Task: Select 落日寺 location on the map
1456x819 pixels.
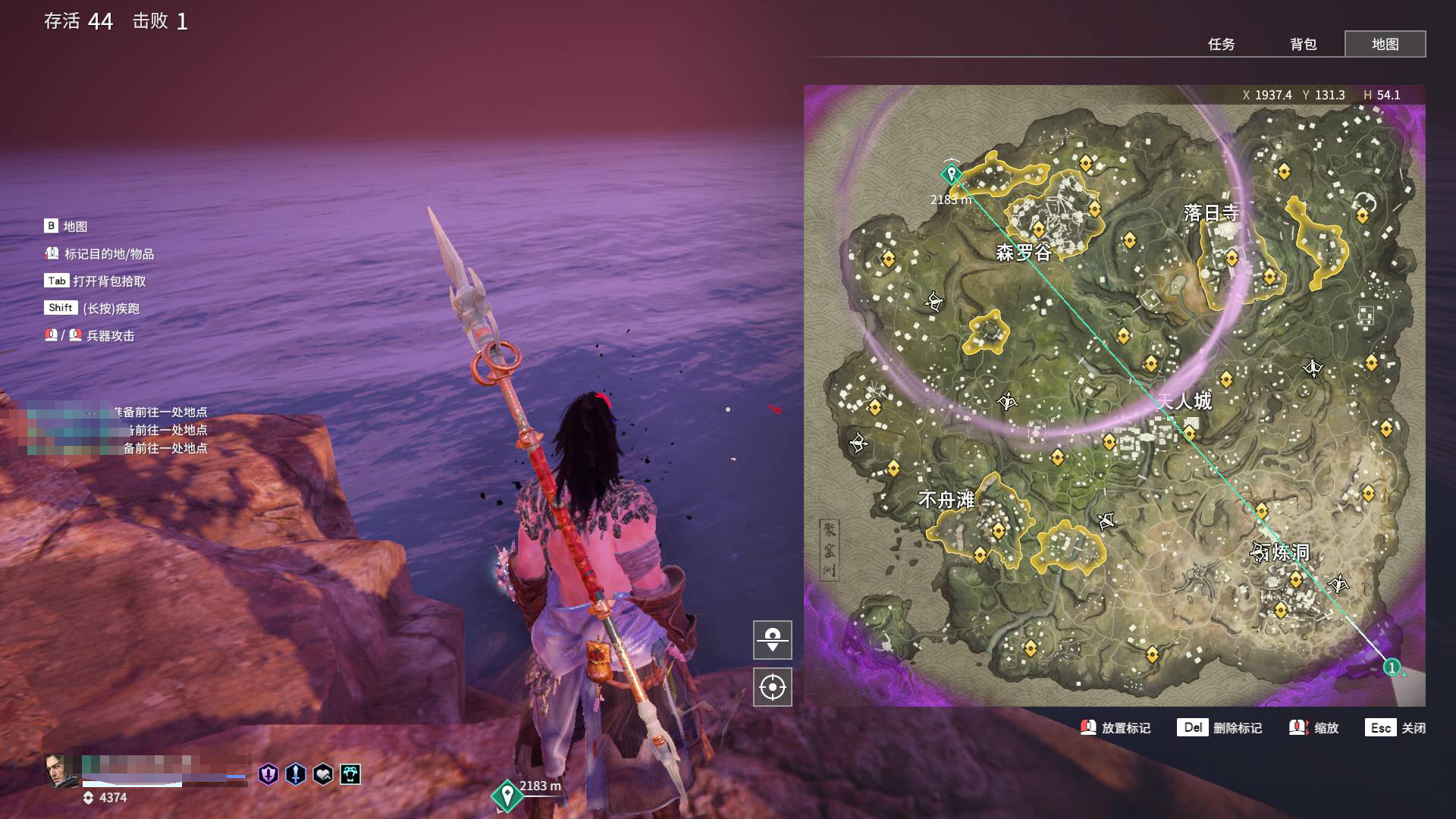Action: [x=1211, y=213]
